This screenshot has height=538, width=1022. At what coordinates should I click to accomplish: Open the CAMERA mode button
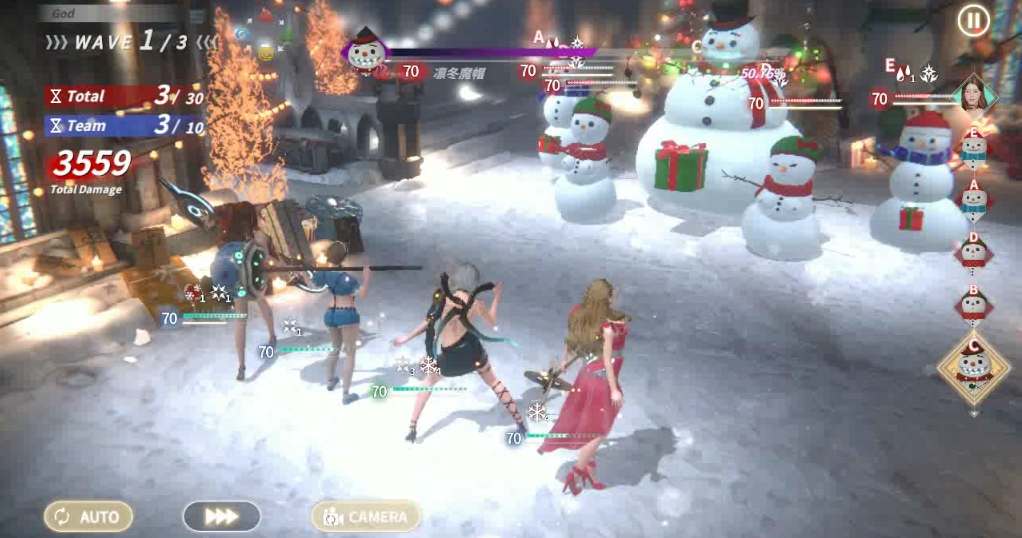click(366, 516)
